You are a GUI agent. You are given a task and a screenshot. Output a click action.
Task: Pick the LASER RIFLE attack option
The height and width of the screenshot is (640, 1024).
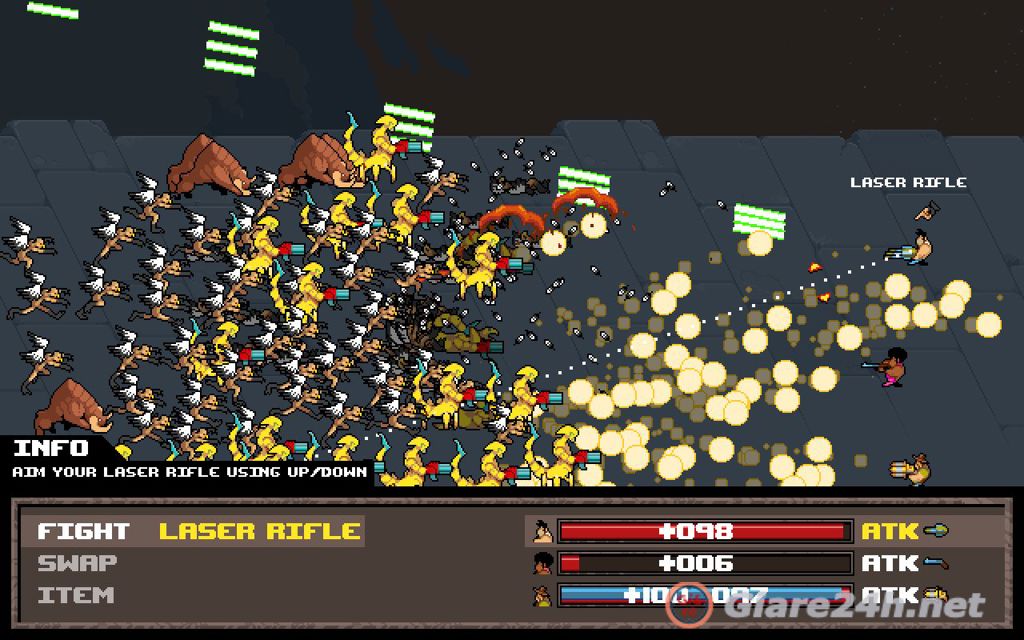coord(260,531)
